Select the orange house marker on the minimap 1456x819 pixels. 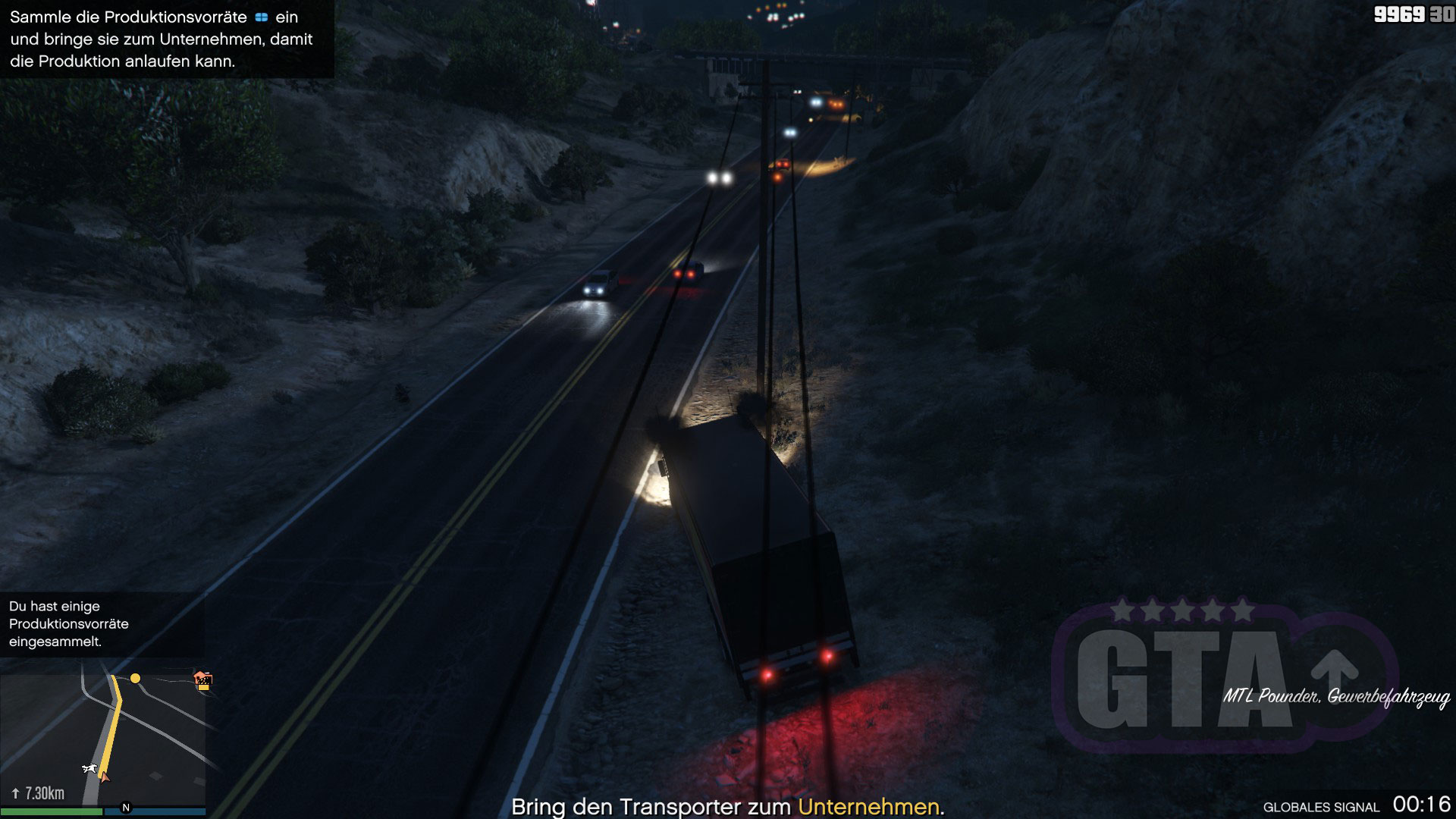point(202,680)
